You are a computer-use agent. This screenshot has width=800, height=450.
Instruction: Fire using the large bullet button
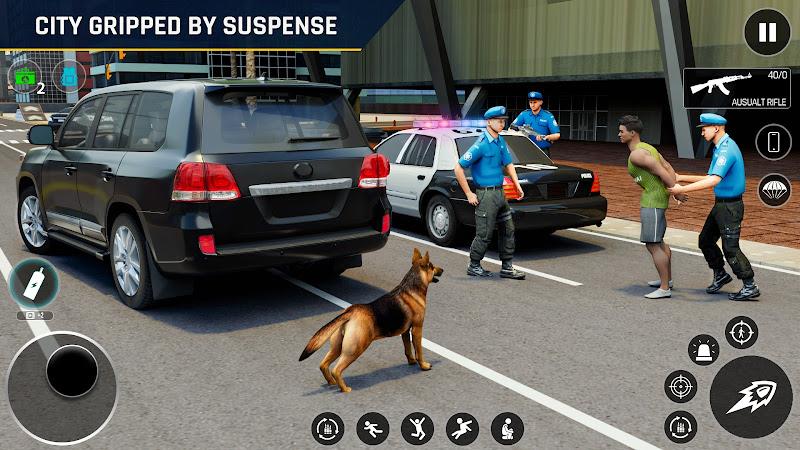click(x=751, y=397)
